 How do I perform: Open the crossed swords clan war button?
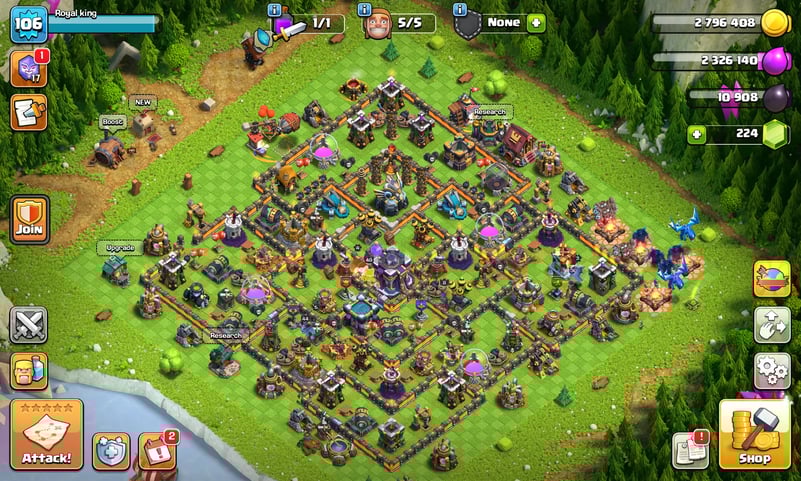point(28,325)
